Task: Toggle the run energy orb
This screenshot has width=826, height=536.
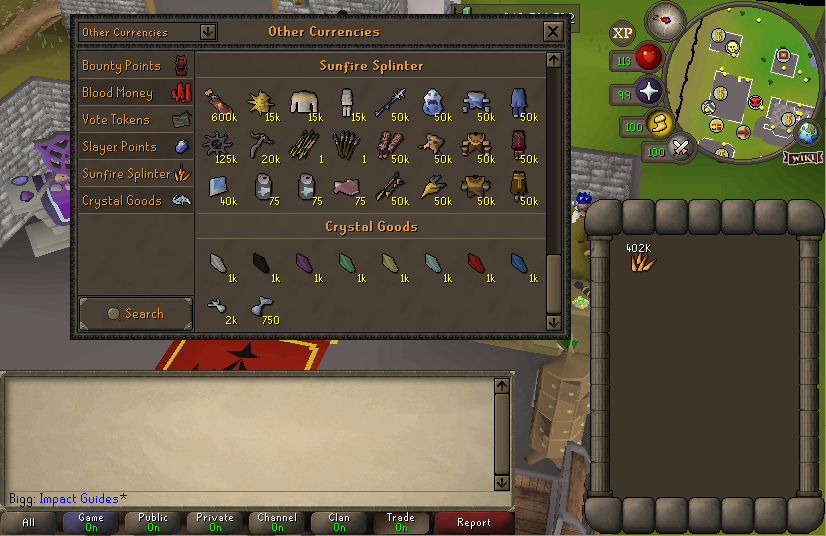Action: (658, 124)
